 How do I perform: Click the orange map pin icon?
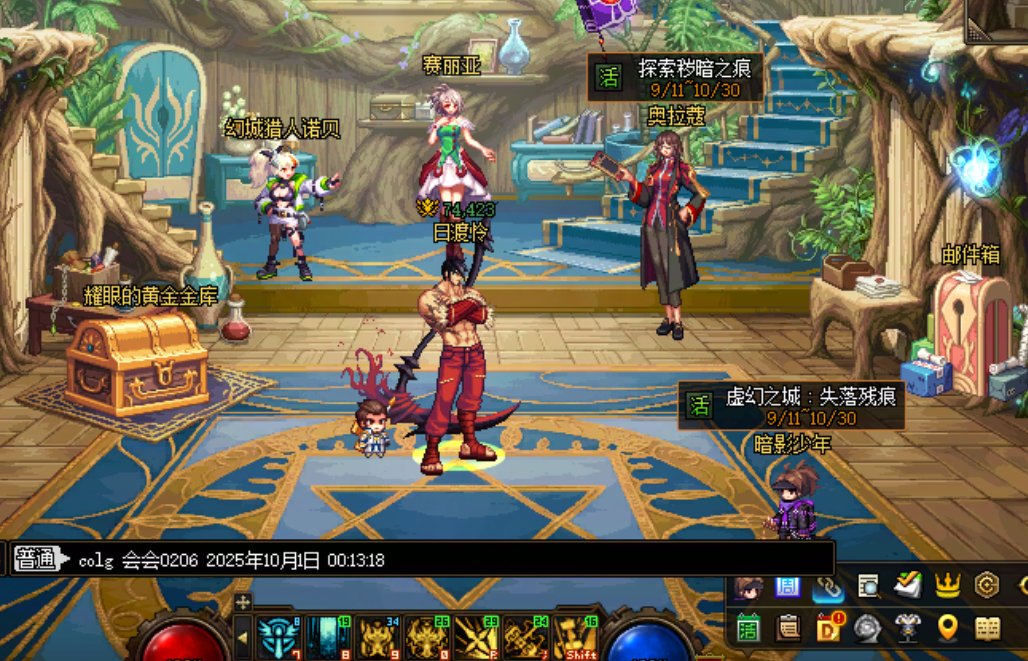point(947,628)
